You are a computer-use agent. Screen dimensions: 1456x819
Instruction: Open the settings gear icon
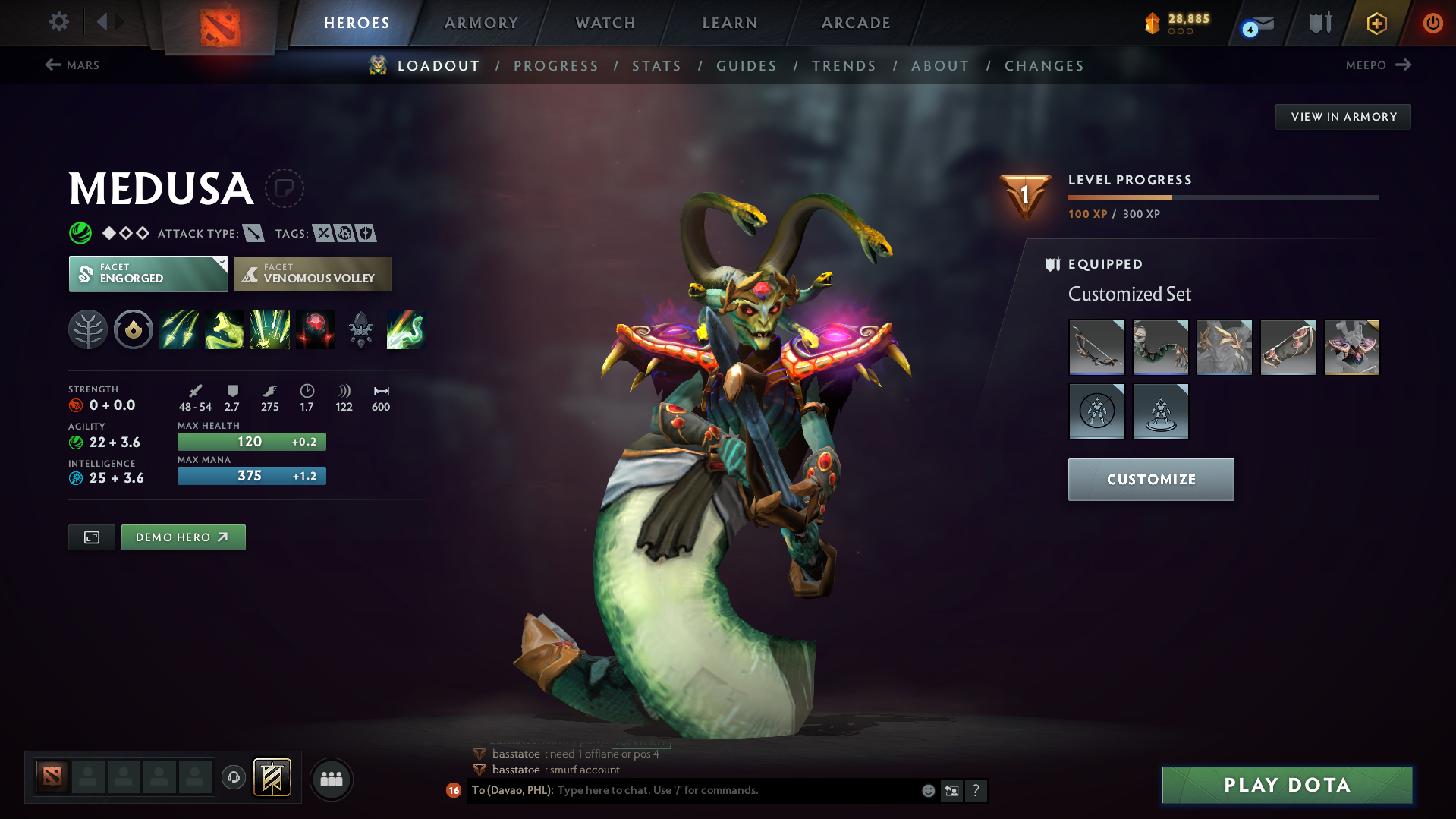58,22
